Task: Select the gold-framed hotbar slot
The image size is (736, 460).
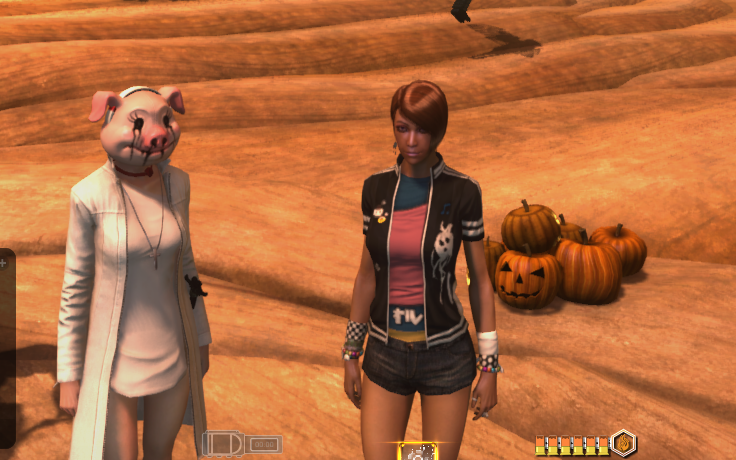Action: tap(417, 452)
